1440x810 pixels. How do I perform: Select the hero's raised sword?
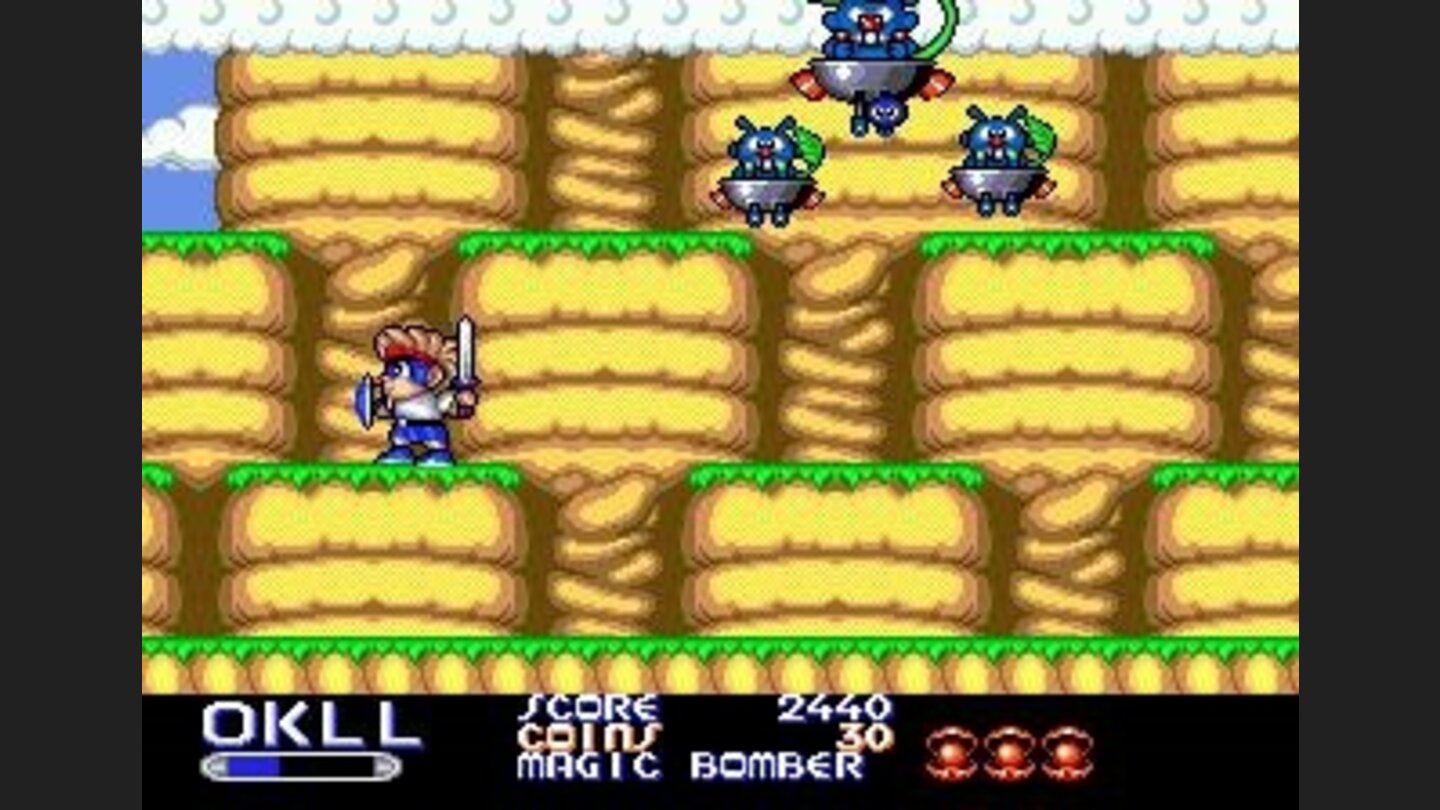click(x=467, y=350)
